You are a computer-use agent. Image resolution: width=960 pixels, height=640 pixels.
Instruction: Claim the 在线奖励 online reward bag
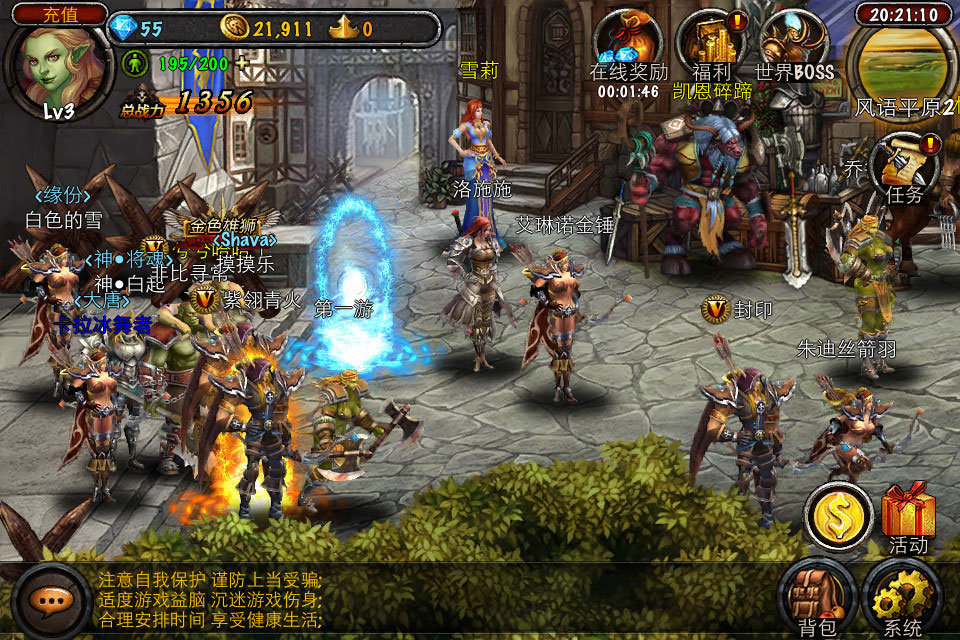(x=628, y=43)
